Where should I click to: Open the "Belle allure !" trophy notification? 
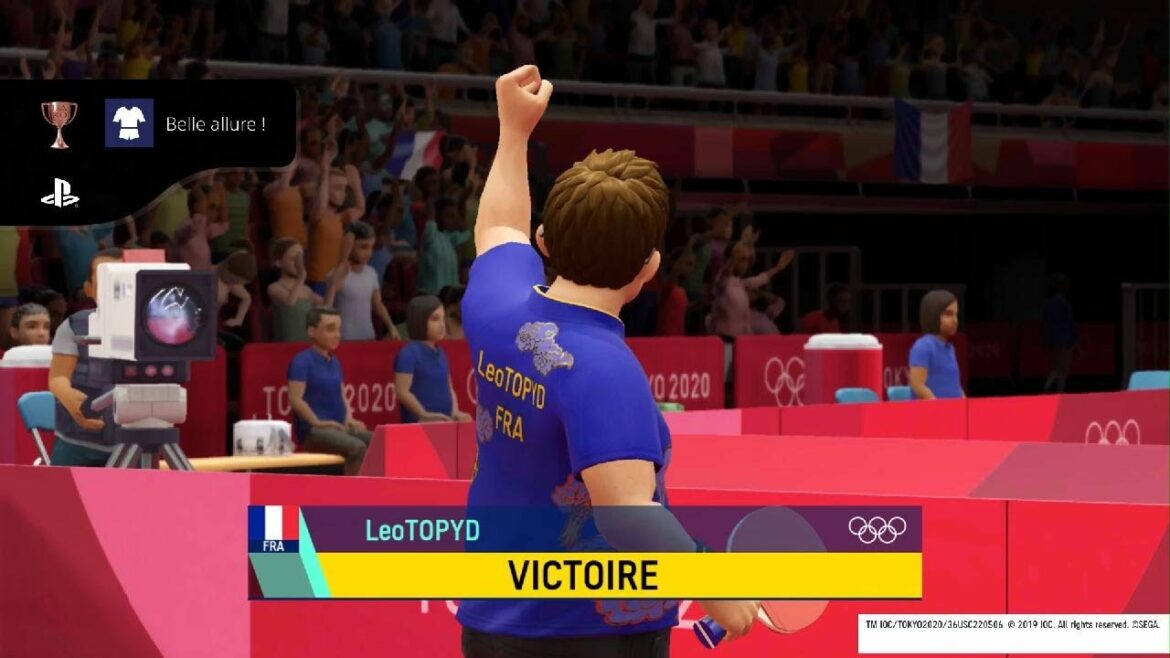pyautogui.click(x=215, y=124)
